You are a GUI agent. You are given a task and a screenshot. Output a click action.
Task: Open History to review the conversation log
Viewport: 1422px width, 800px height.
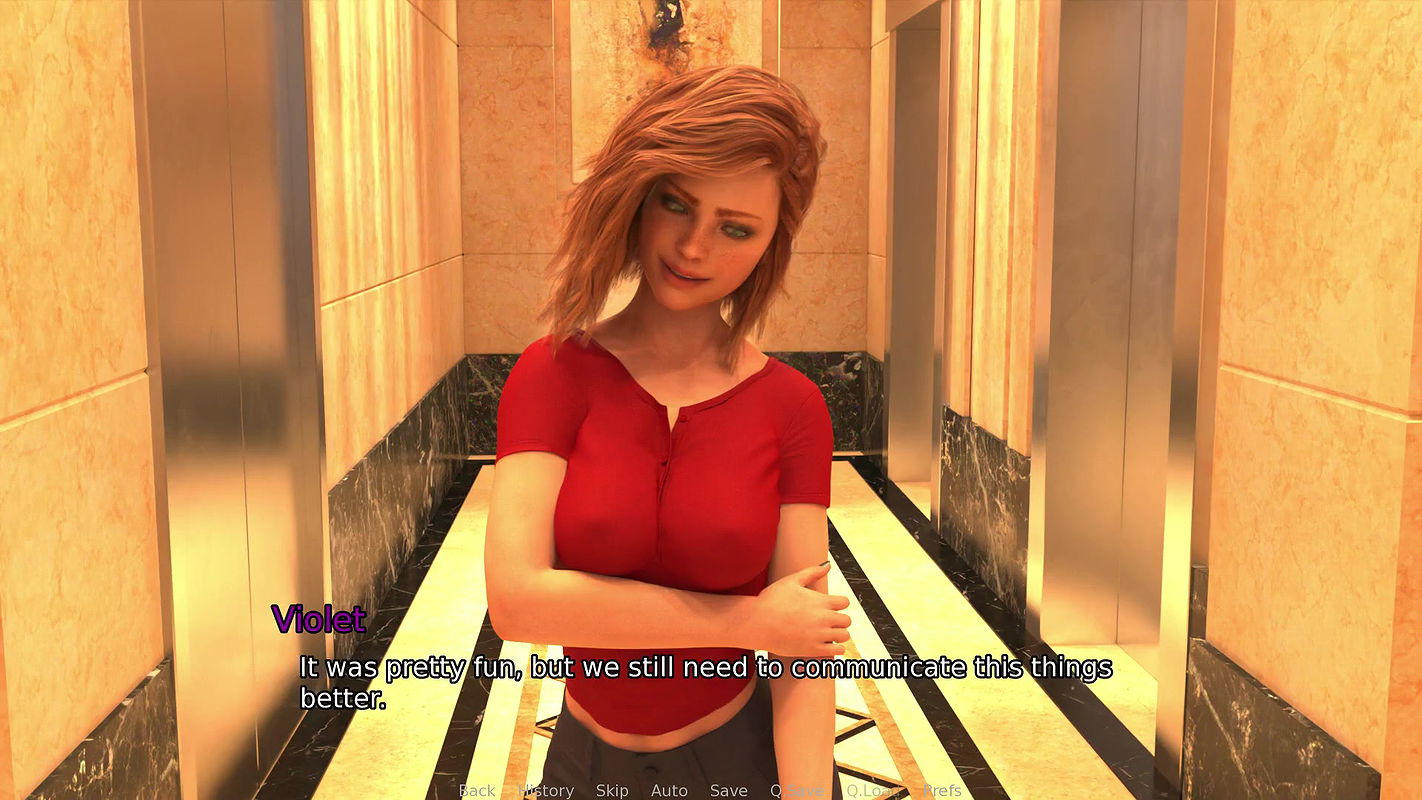point(546,790)
